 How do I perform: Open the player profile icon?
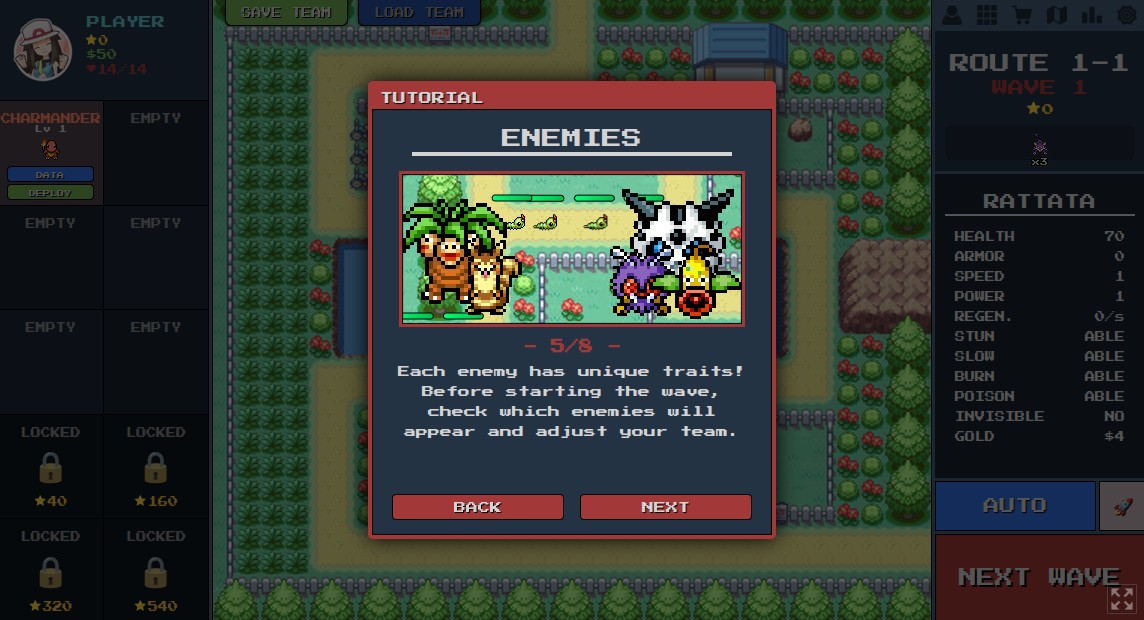click(953, 15)
